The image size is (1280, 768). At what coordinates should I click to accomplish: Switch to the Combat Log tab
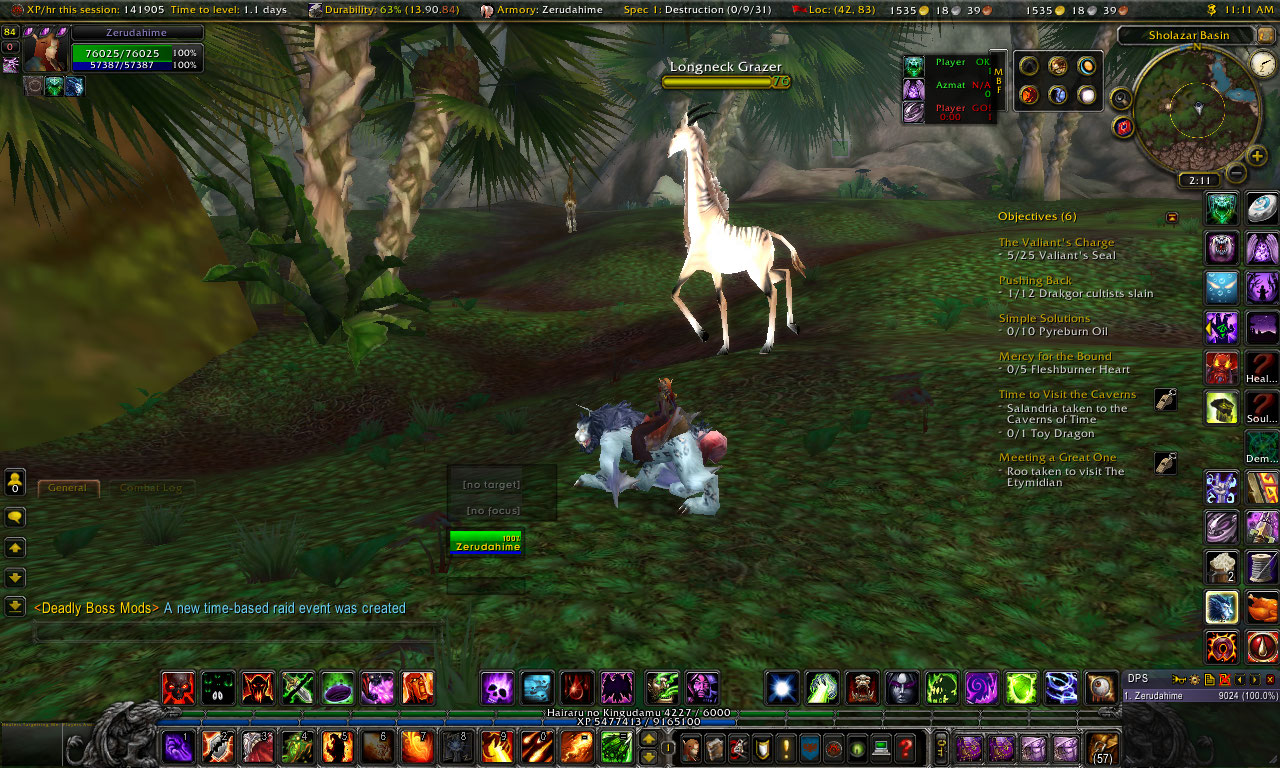(152, 487)
